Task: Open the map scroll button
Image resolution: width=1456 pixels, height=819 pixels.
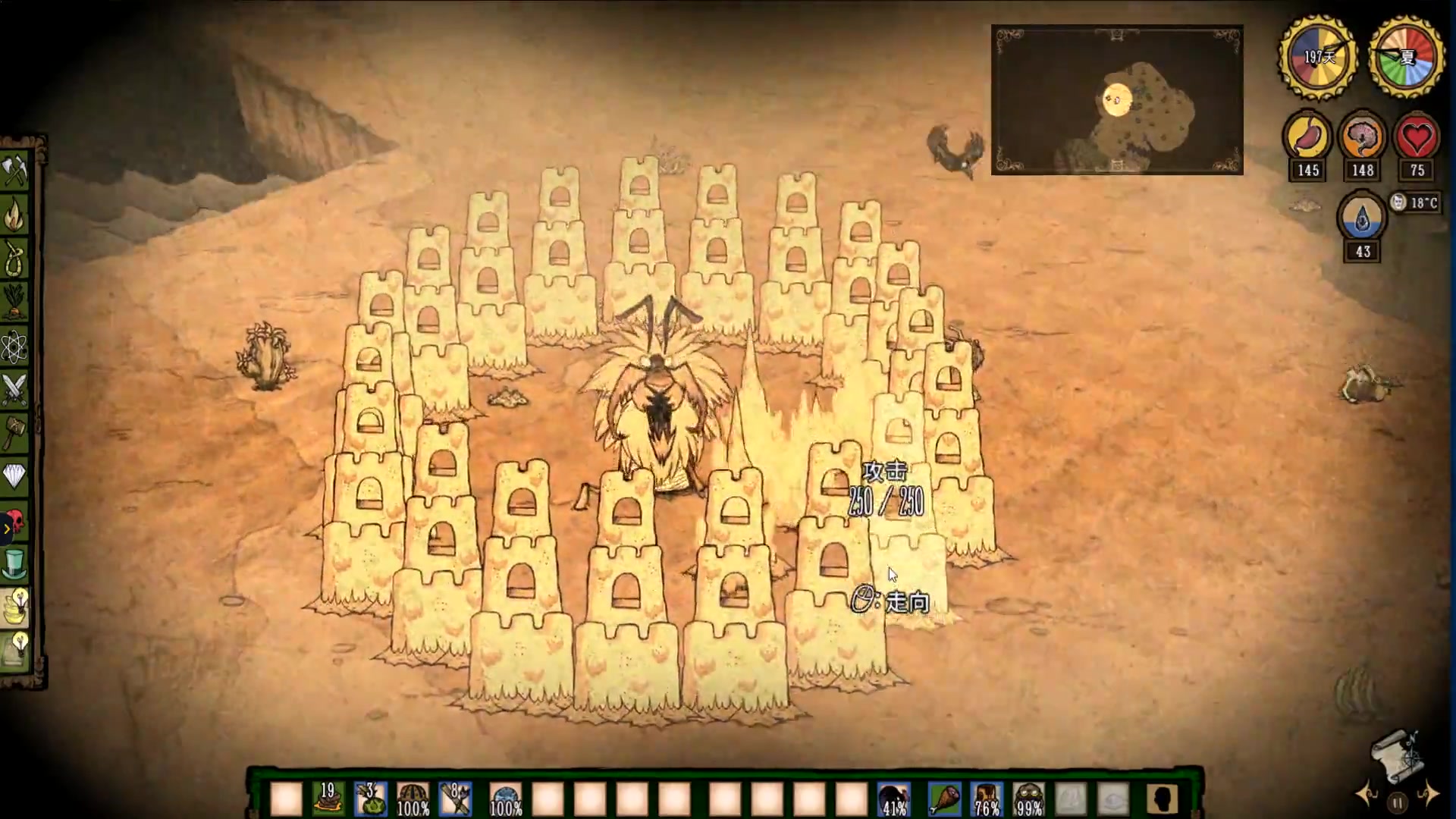Action: pyautogui.click(x=1396, y=755)
